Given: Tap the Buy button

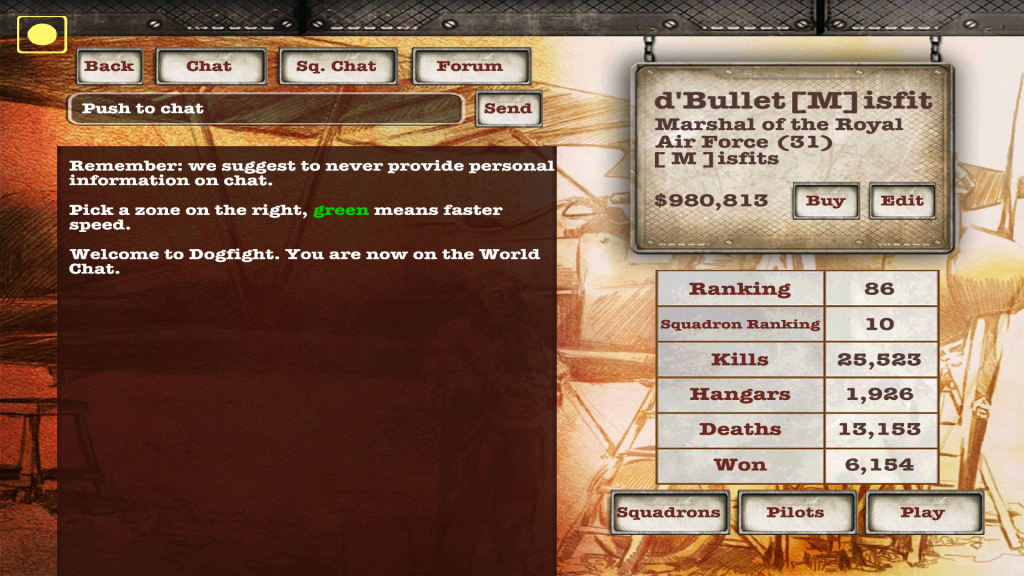Looking at the screenshot, I should 826,201.
